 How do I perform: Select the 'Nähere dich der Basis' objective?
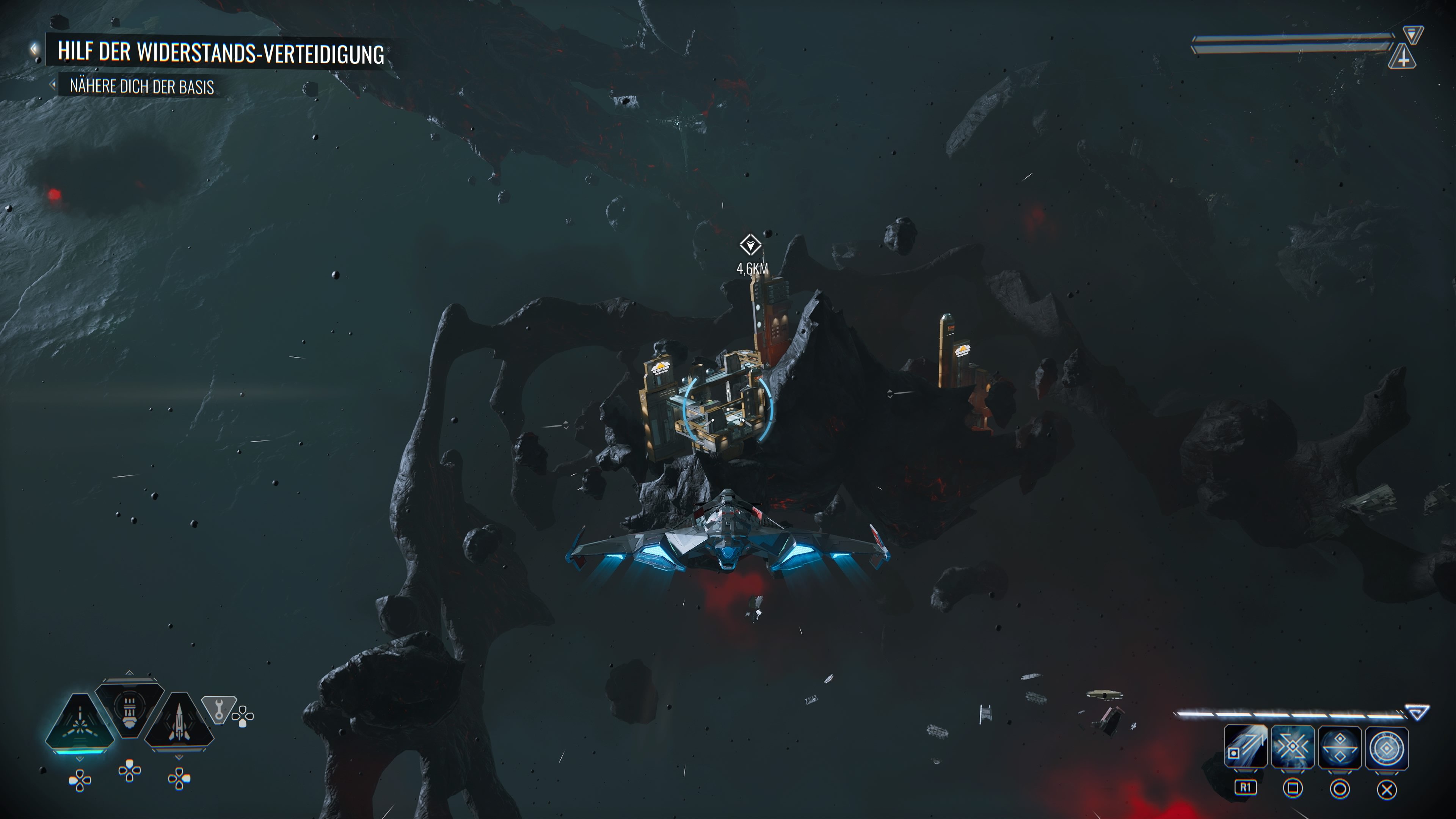coord(141,87)
